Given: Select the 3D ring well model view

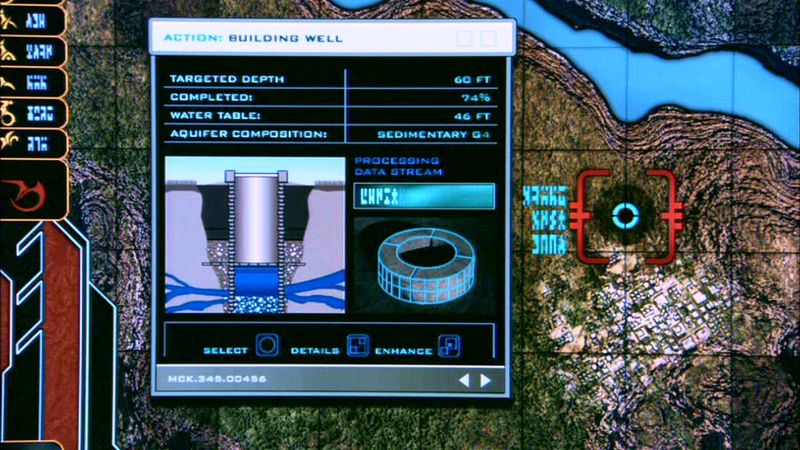Looking at the screenshot, I should coord(424,262).
